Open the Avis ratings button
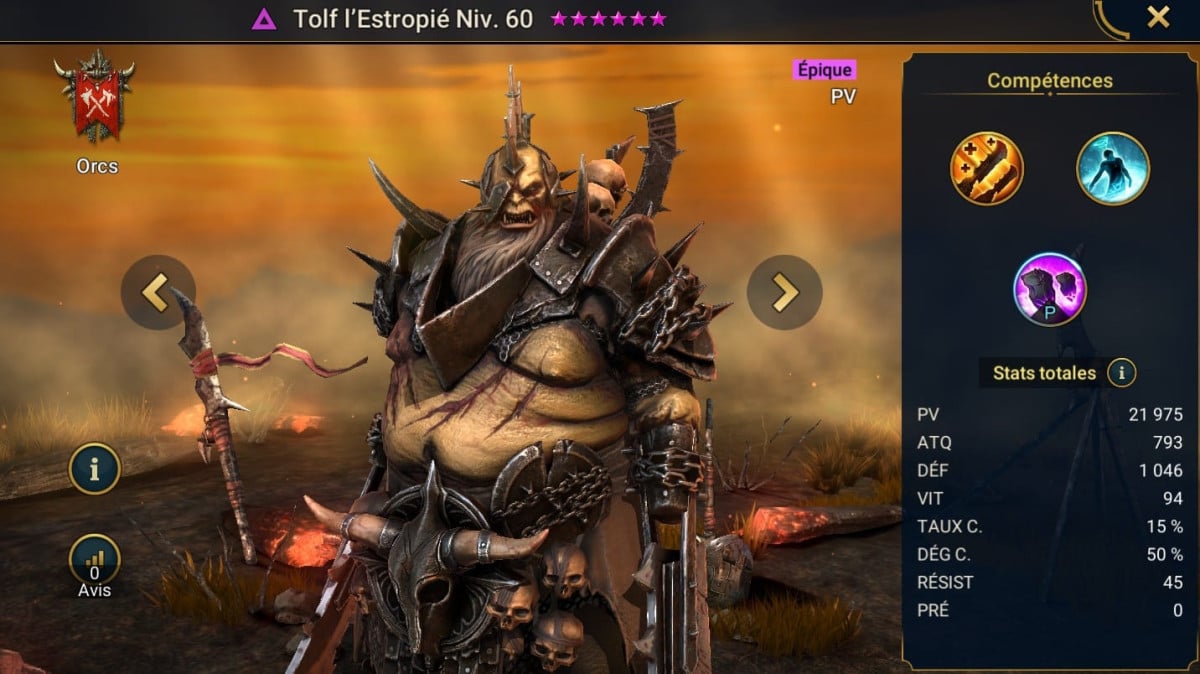Image resolution: width=1200 pixels, height=674 pixels. (95, 562)
